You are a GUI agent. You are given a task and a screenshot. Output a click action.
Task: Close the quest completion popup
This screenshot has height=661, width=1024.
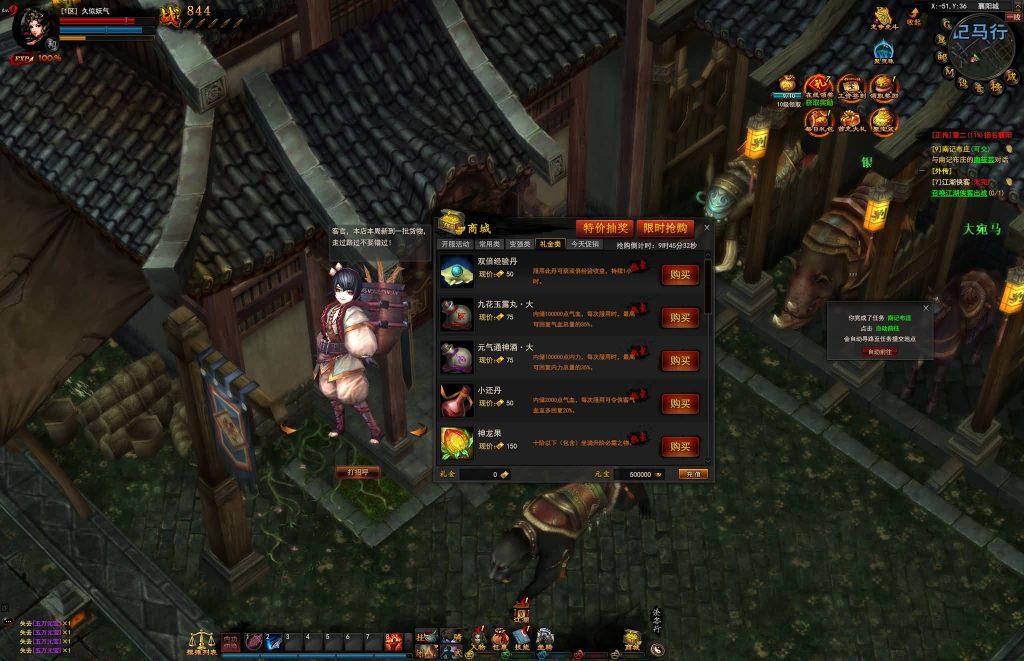[925, 309]
